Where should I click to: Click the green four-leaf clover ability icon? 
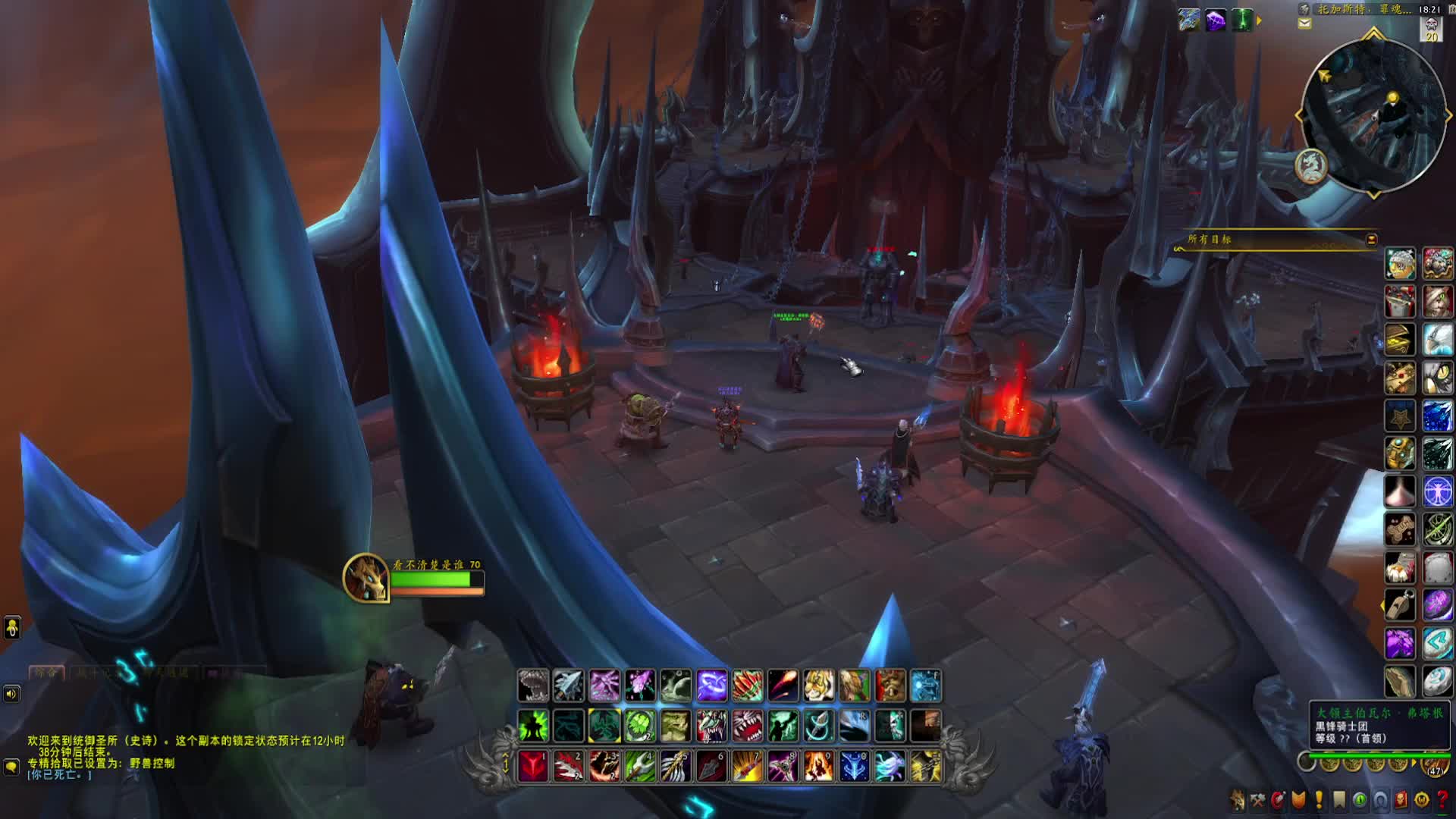[x=640, y=726]
